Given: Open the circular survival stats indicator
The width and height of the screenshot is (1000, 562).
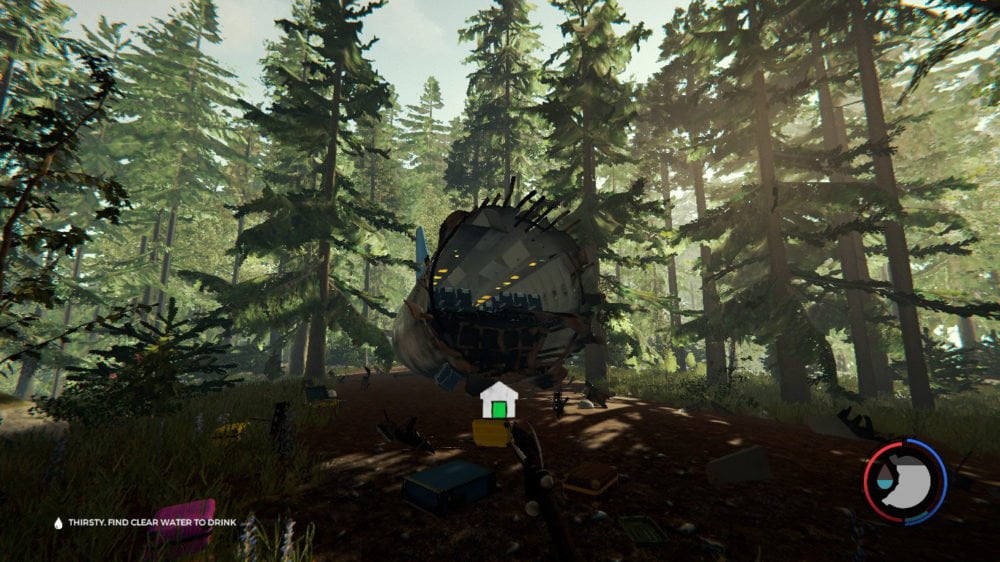Looking at the screenshot, I should (904, 479).
